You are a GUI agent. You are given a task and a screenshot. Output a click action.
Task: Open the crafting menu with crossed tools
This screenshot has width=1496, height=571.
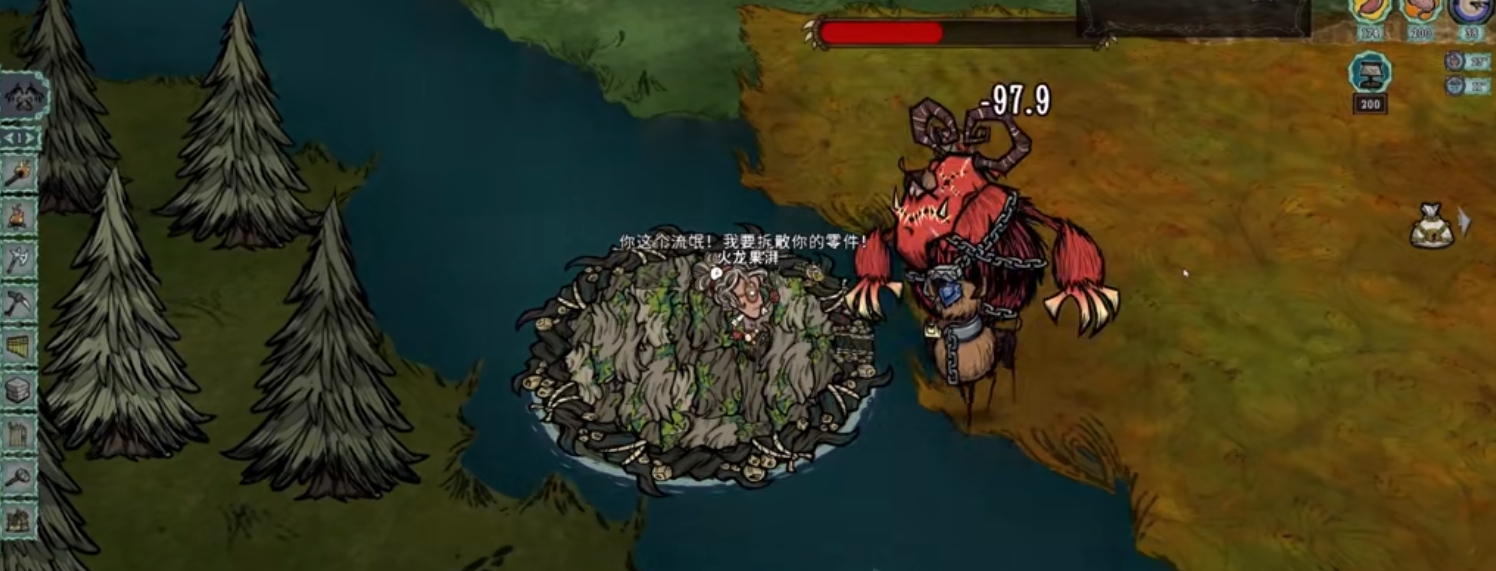(22, 96)
